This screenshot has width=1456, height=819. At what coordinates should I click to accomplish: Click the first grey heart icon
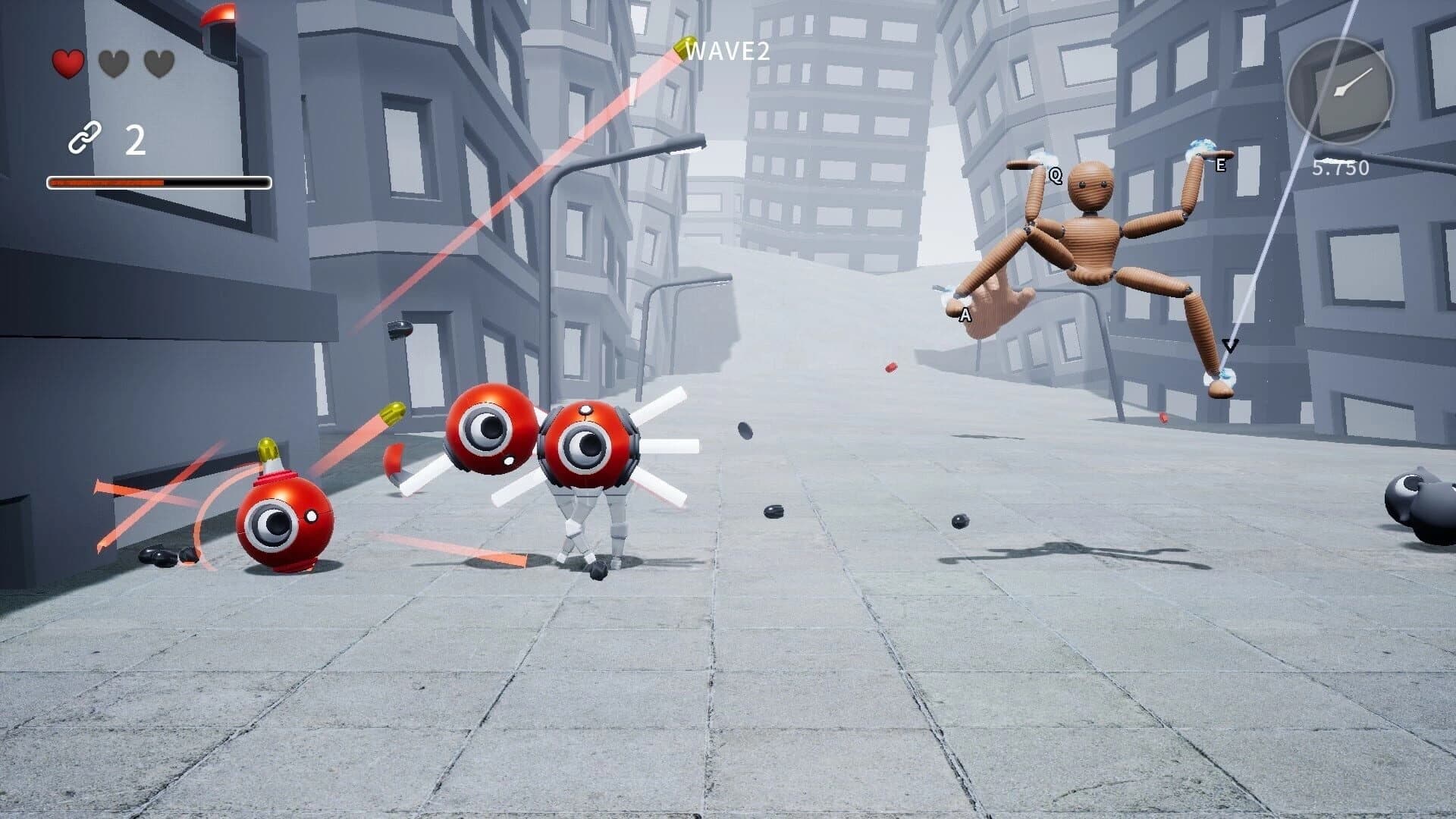(x=114, y=63)
